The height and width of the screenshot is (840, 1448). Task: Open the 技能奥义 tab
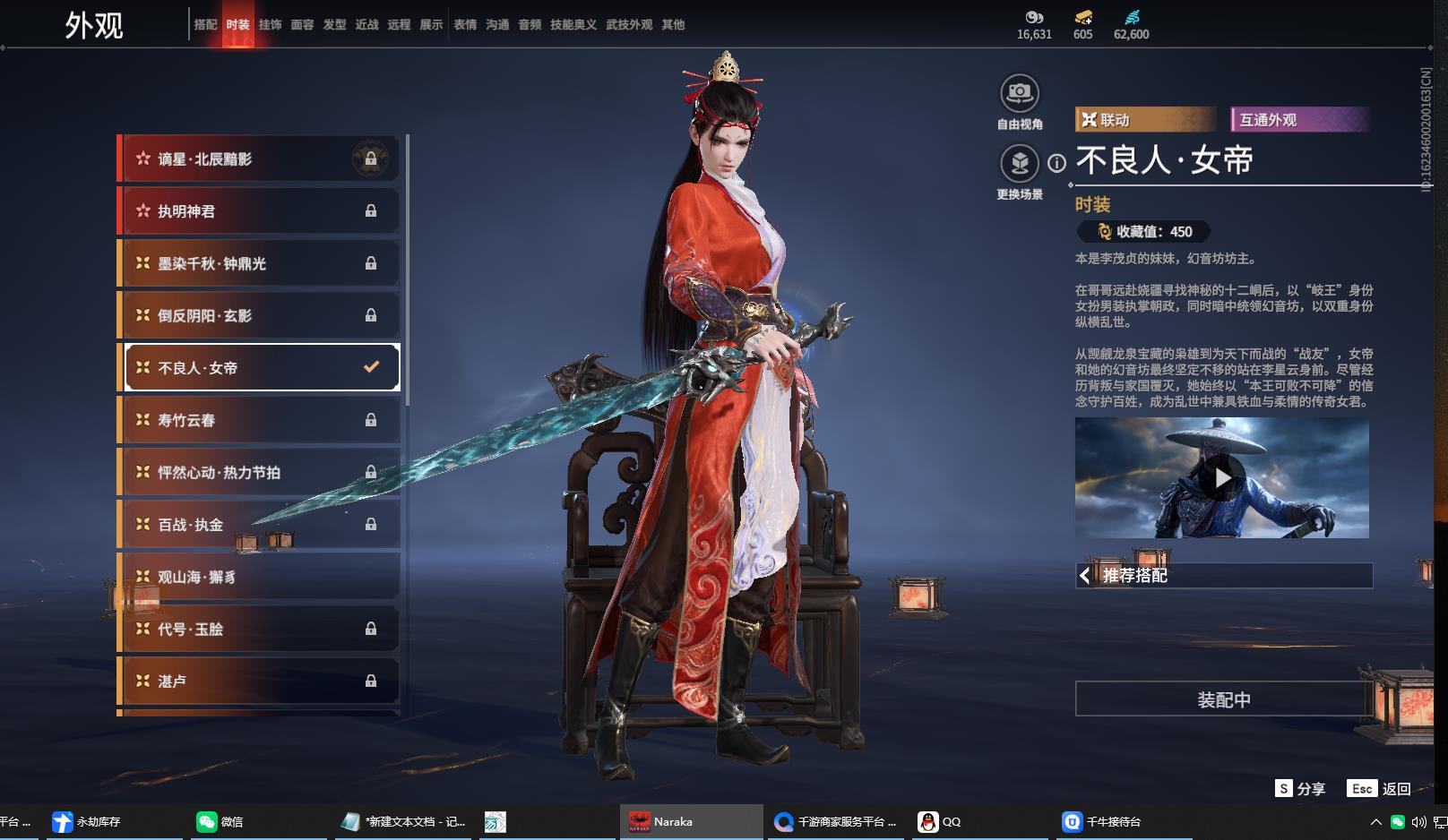point(573,25)
